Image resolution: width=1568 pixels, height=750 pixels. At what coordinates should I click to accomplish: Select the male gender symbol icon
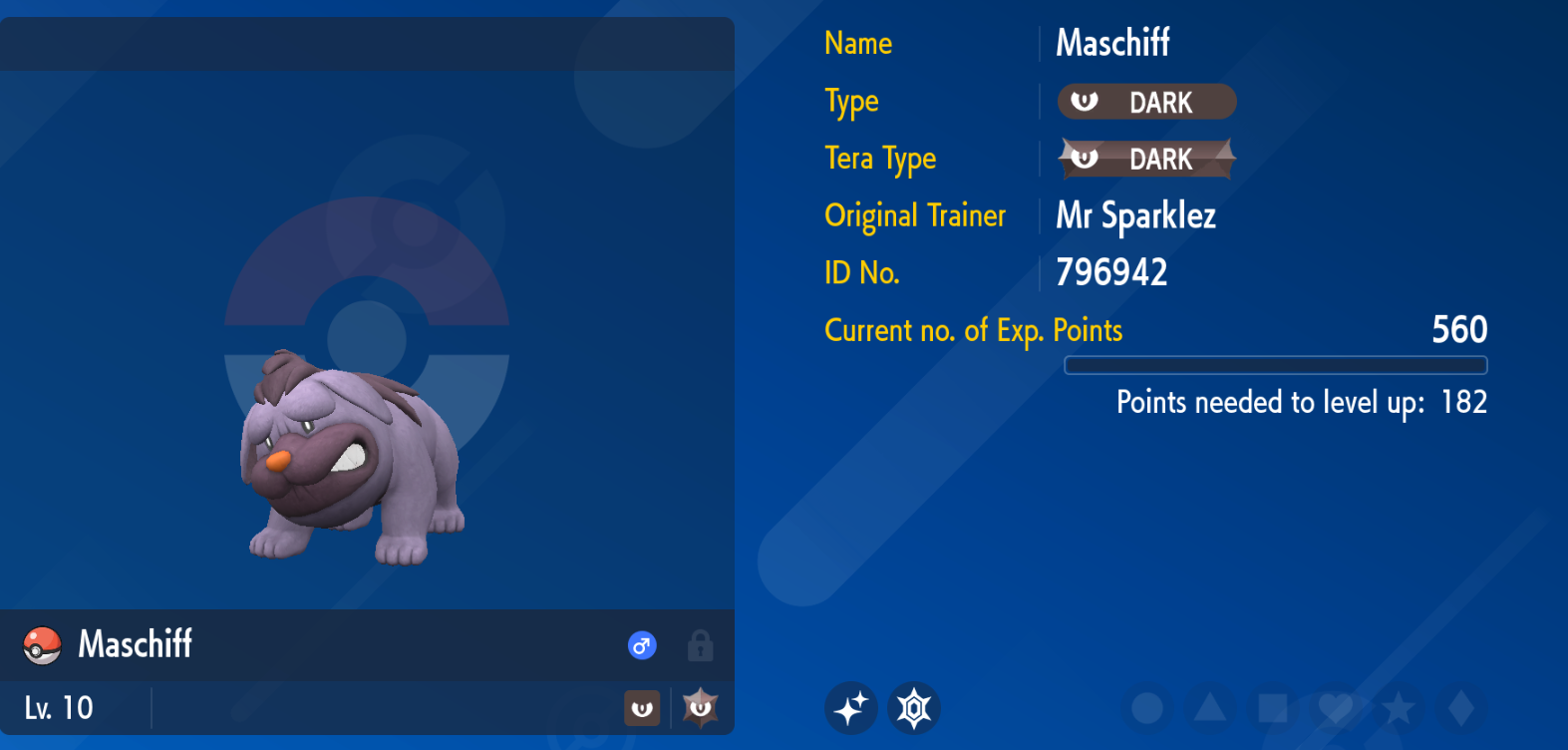pos(642,645)
